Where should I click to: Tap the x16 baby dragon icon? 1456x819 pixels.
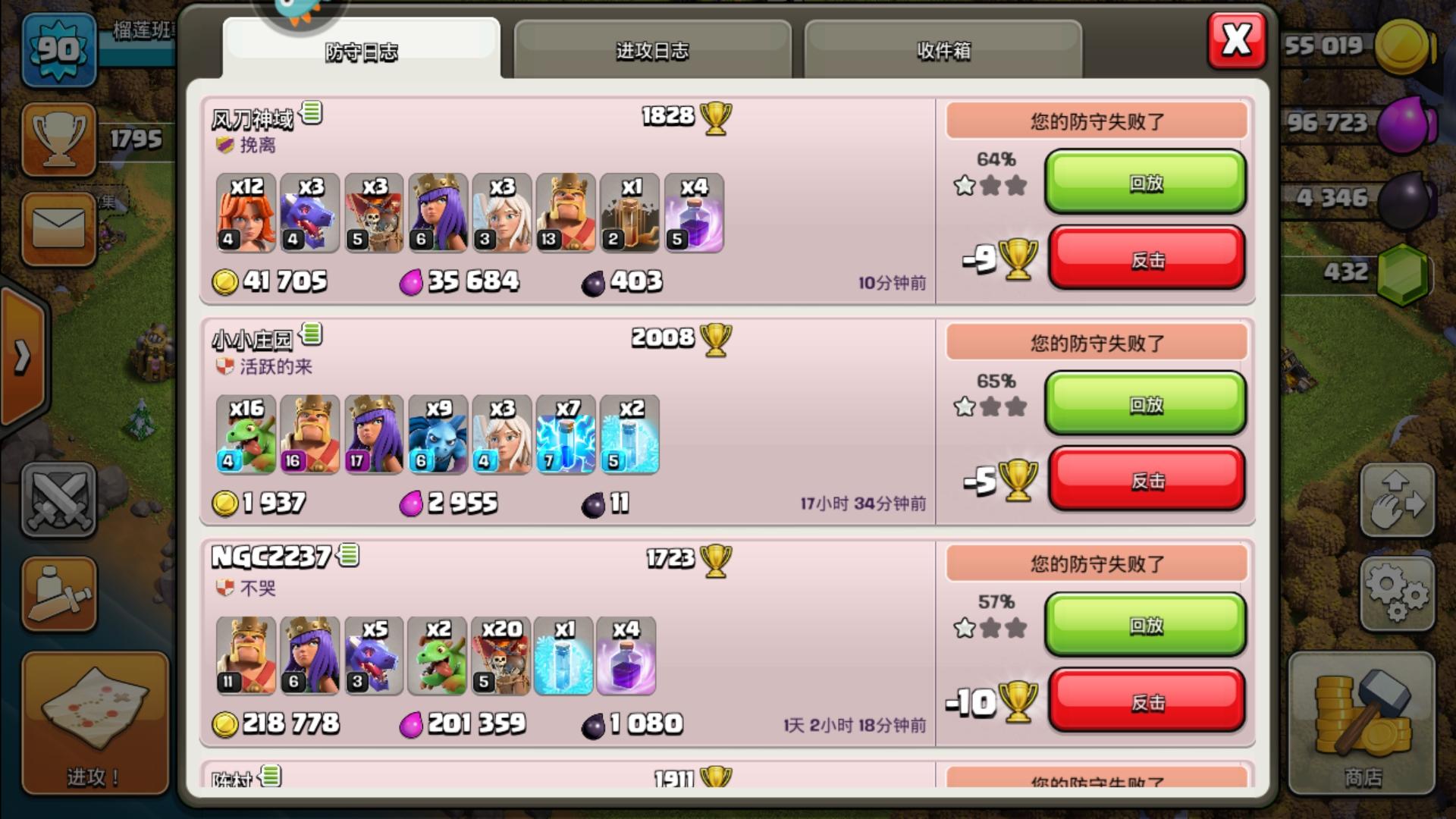(243, 436)
